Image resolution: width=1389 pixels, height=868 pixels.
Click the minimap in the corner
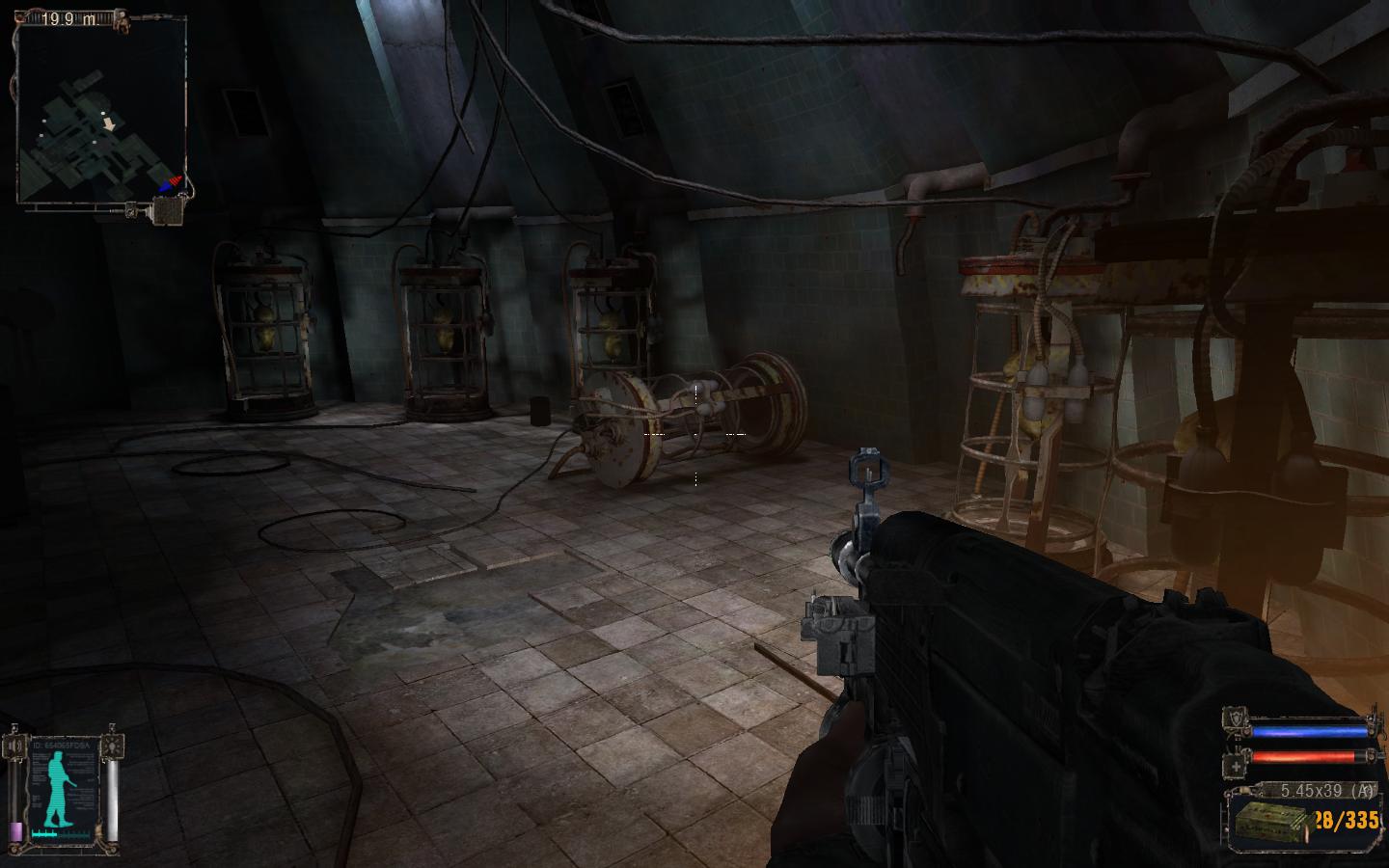click(100, 111)
